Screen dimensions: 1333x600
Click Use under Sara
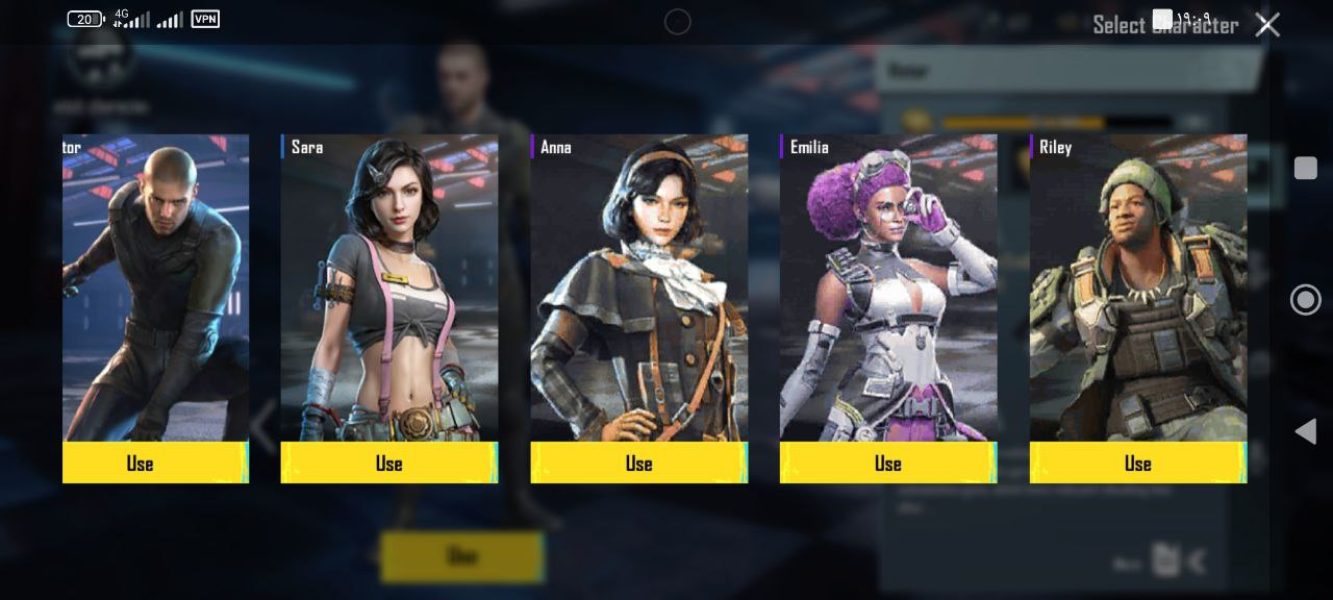[x=389, y=463]
